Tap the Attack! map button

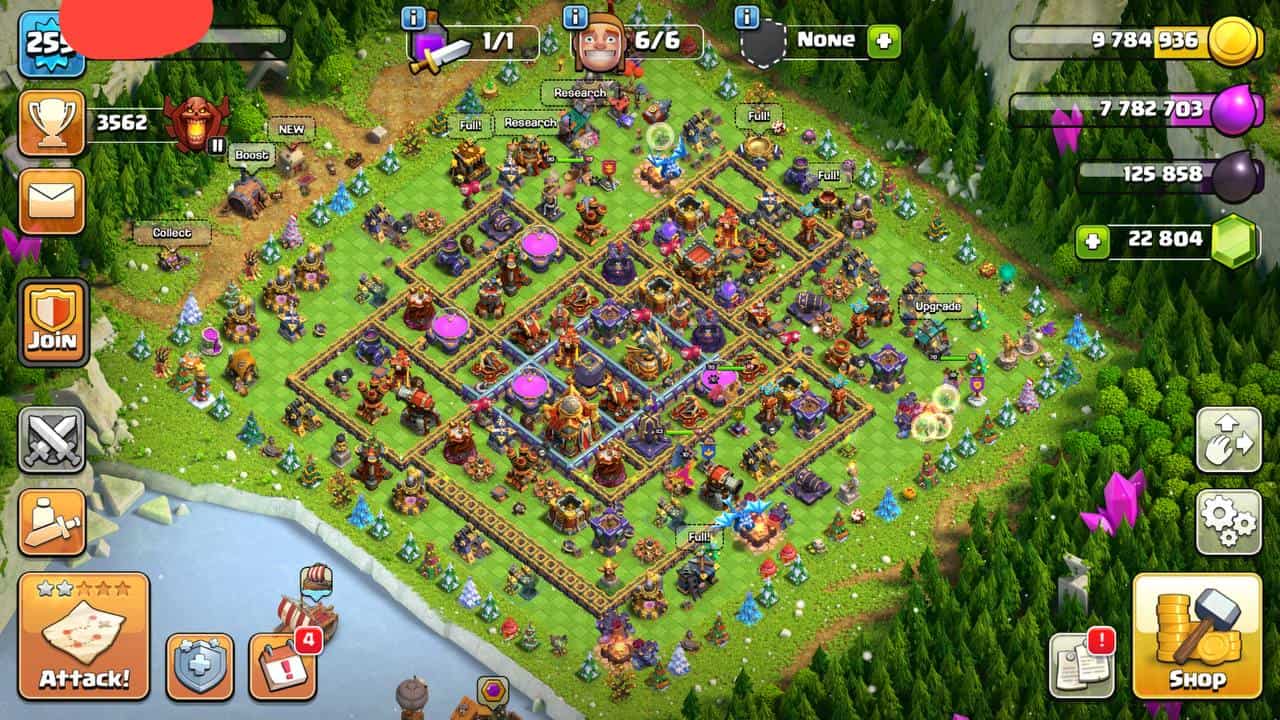(x=84, y=636)
